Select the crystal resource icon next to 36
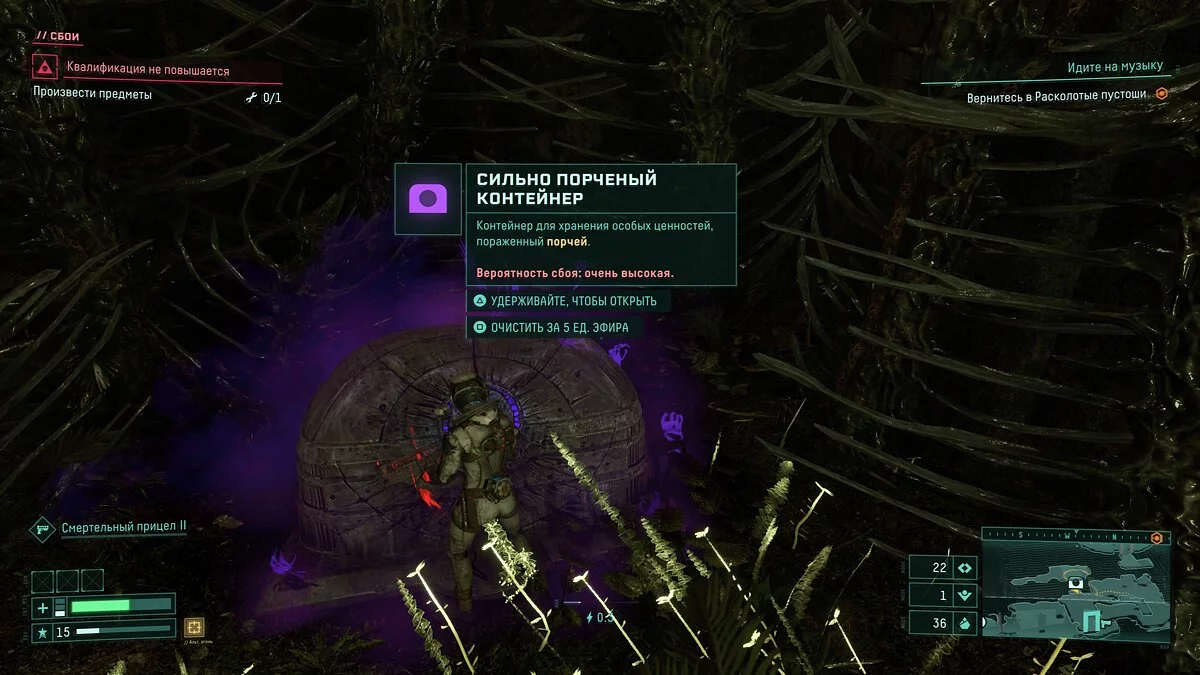Viewport: 1200px width, 675px height. tap(965, 621)
